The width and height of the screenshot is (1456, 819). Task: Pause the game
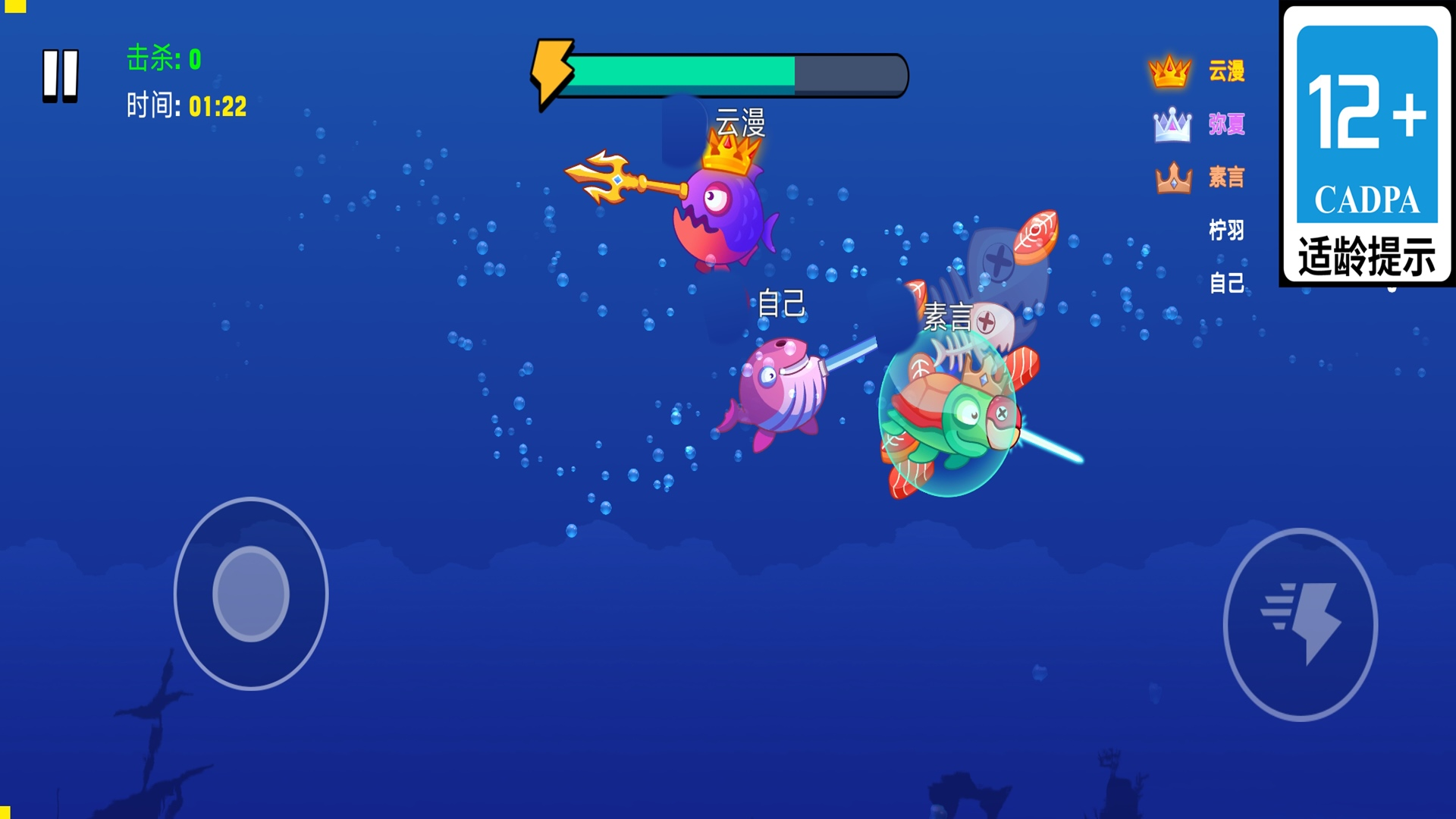[x=61, y=75]
